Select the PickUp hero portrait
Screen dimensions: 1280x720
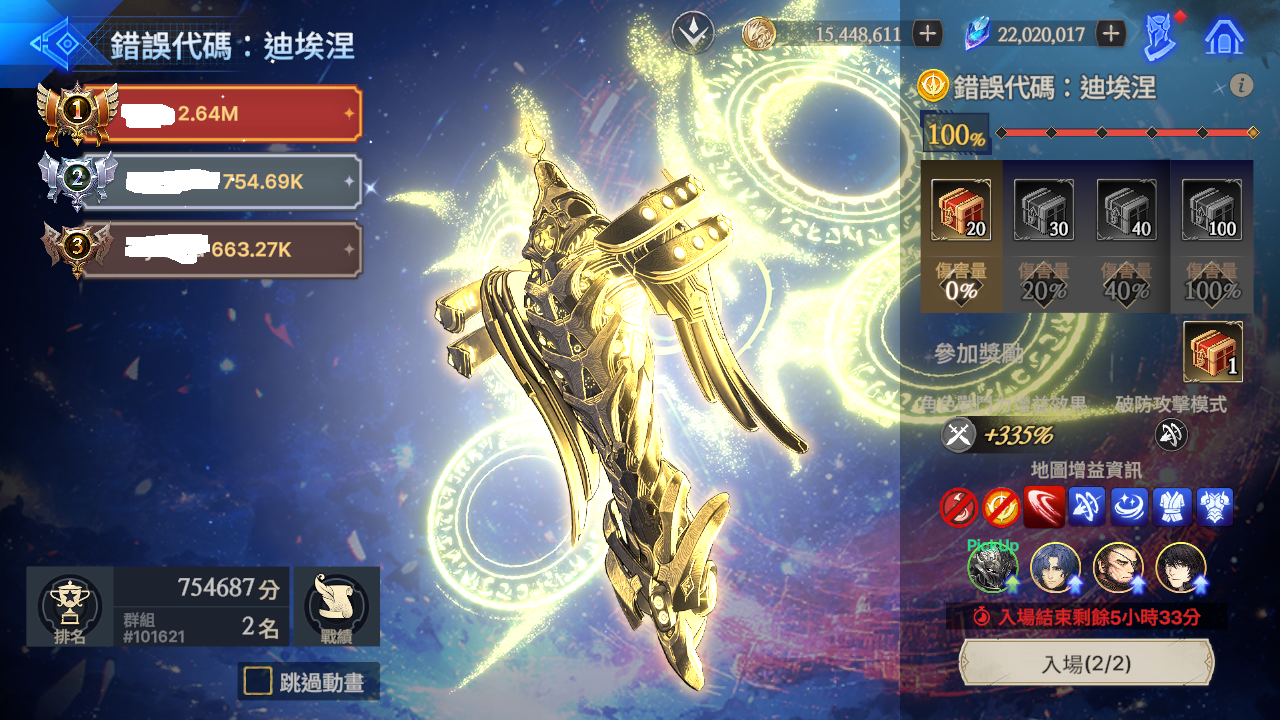(991, 568)
